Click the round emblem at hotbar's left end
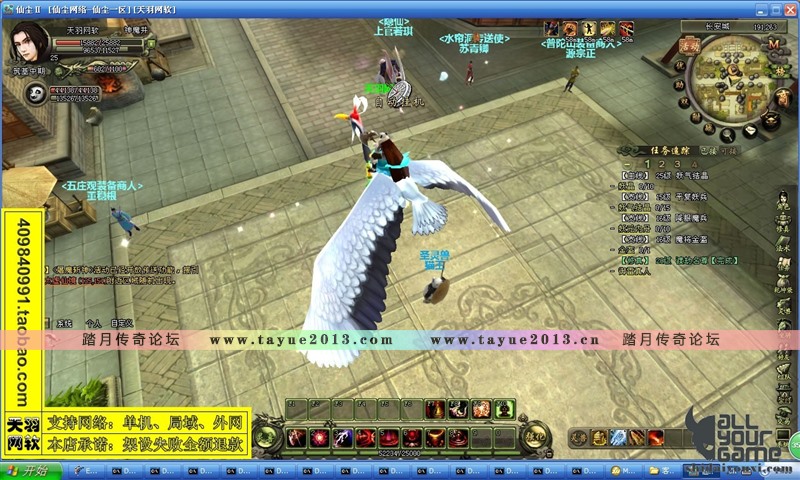This screenshot has height=480, width=800. (x=267, y=435)
